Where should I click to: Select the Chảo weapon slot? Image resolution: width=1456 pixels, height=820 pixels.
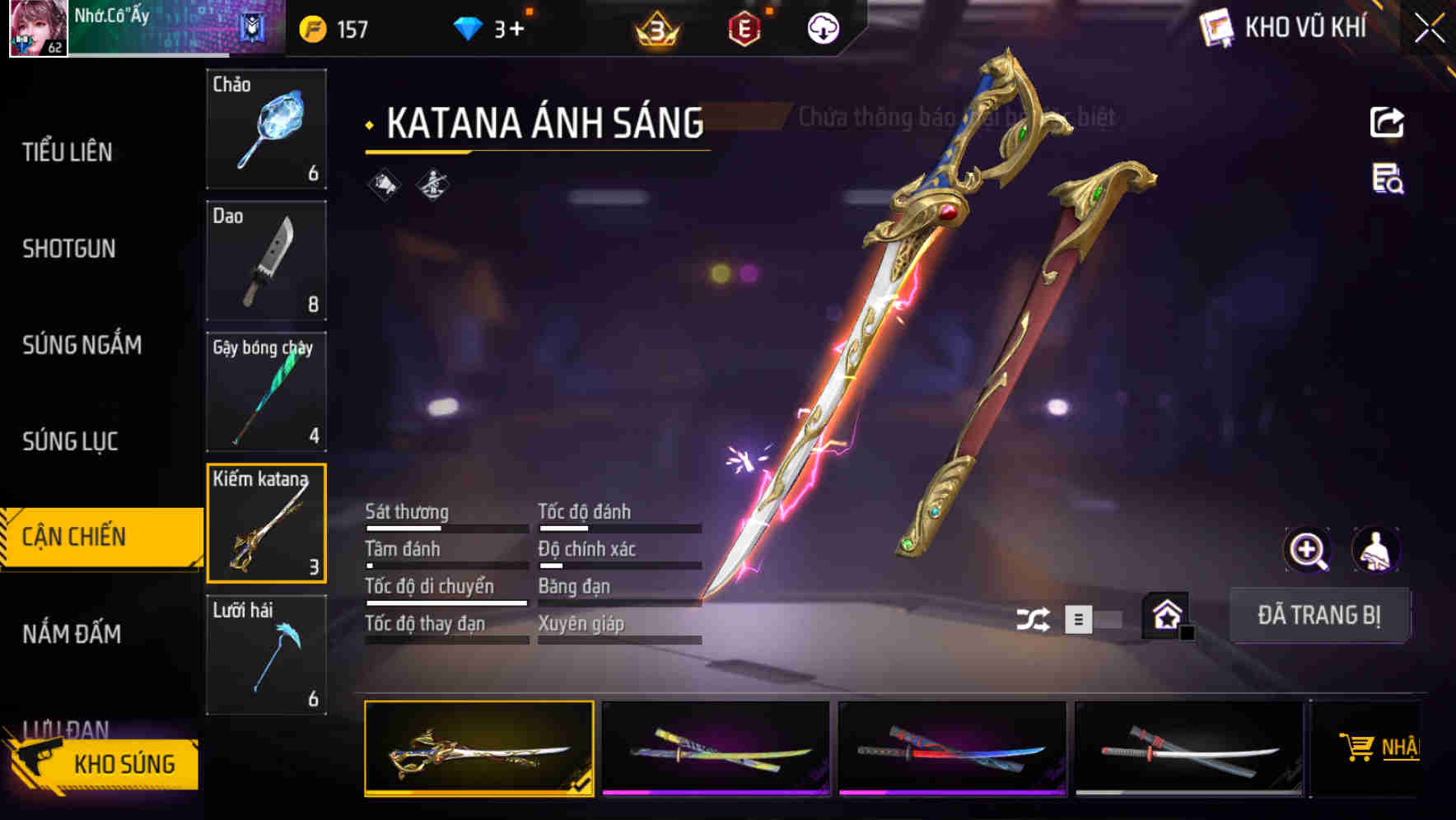[266, 128]
